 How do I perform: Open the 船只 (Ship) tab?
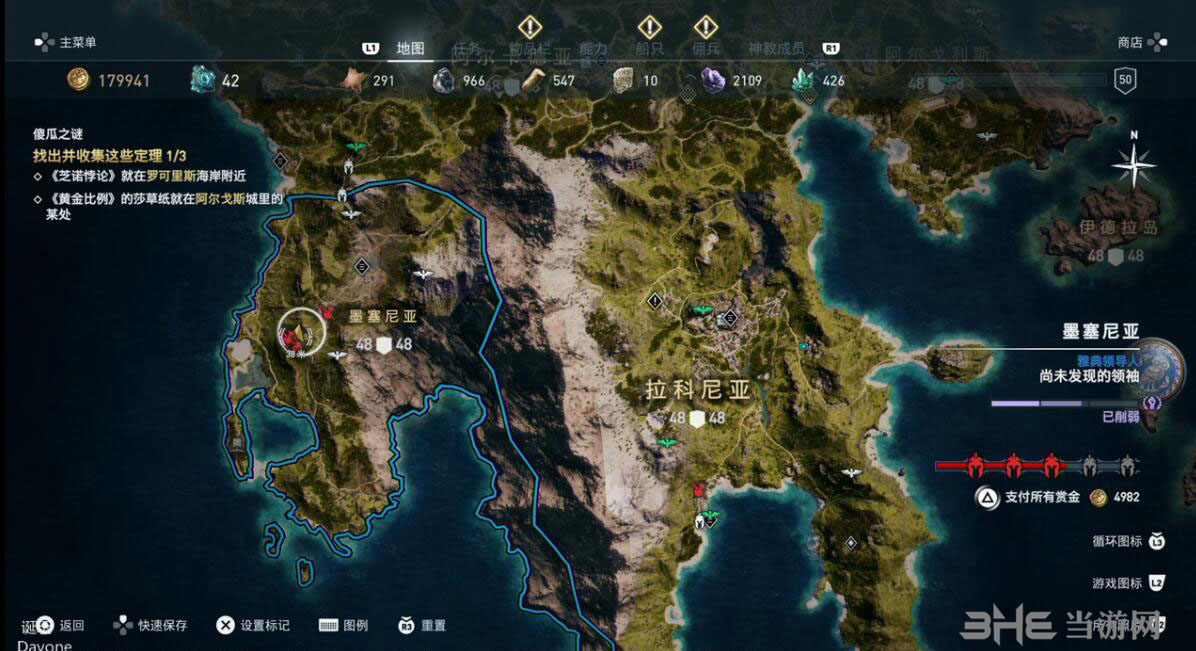(650, 48)
